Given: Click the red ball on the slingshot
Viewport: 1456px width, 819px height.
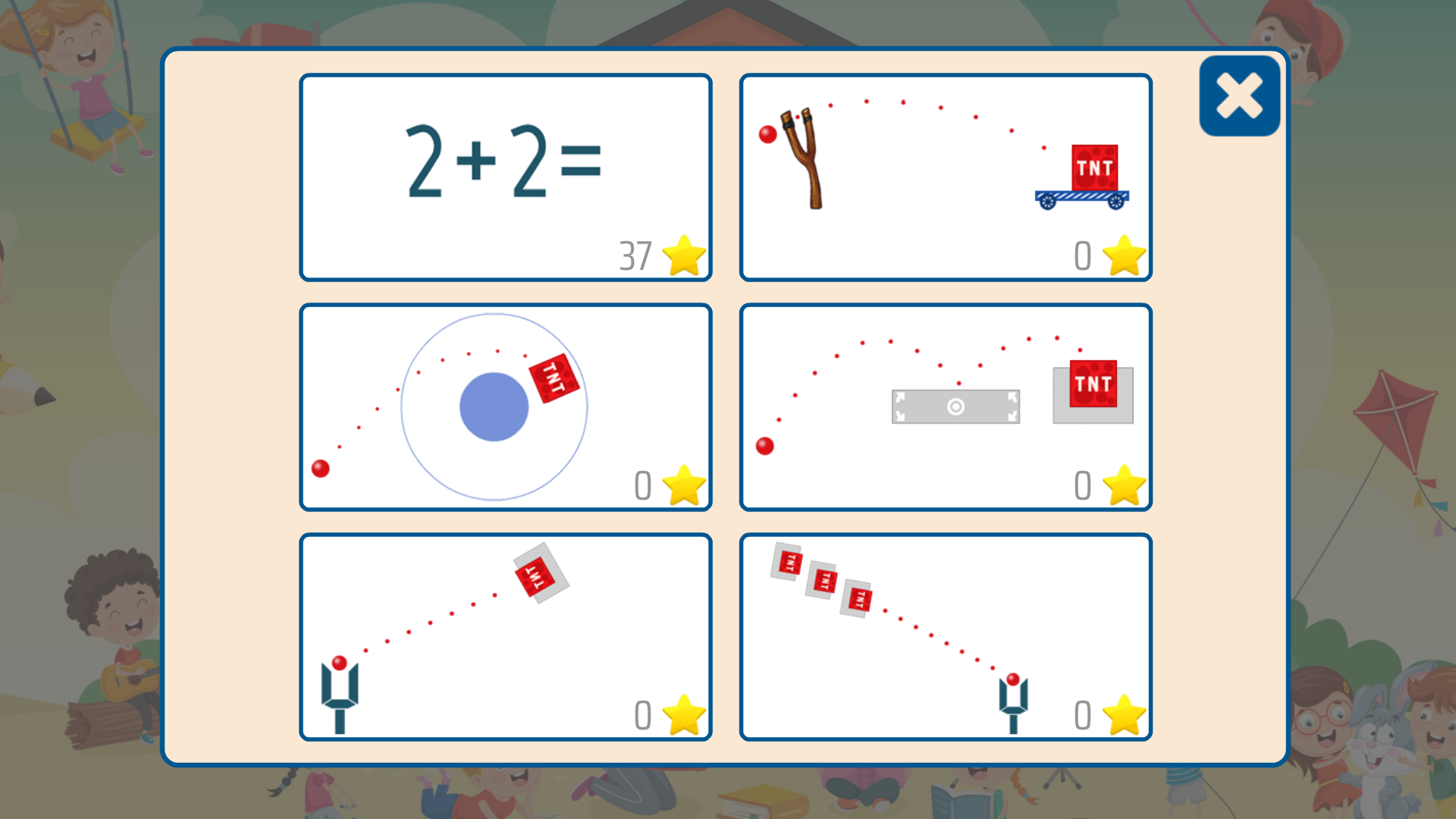Looking at the screenshot, I should click(767, 135).
